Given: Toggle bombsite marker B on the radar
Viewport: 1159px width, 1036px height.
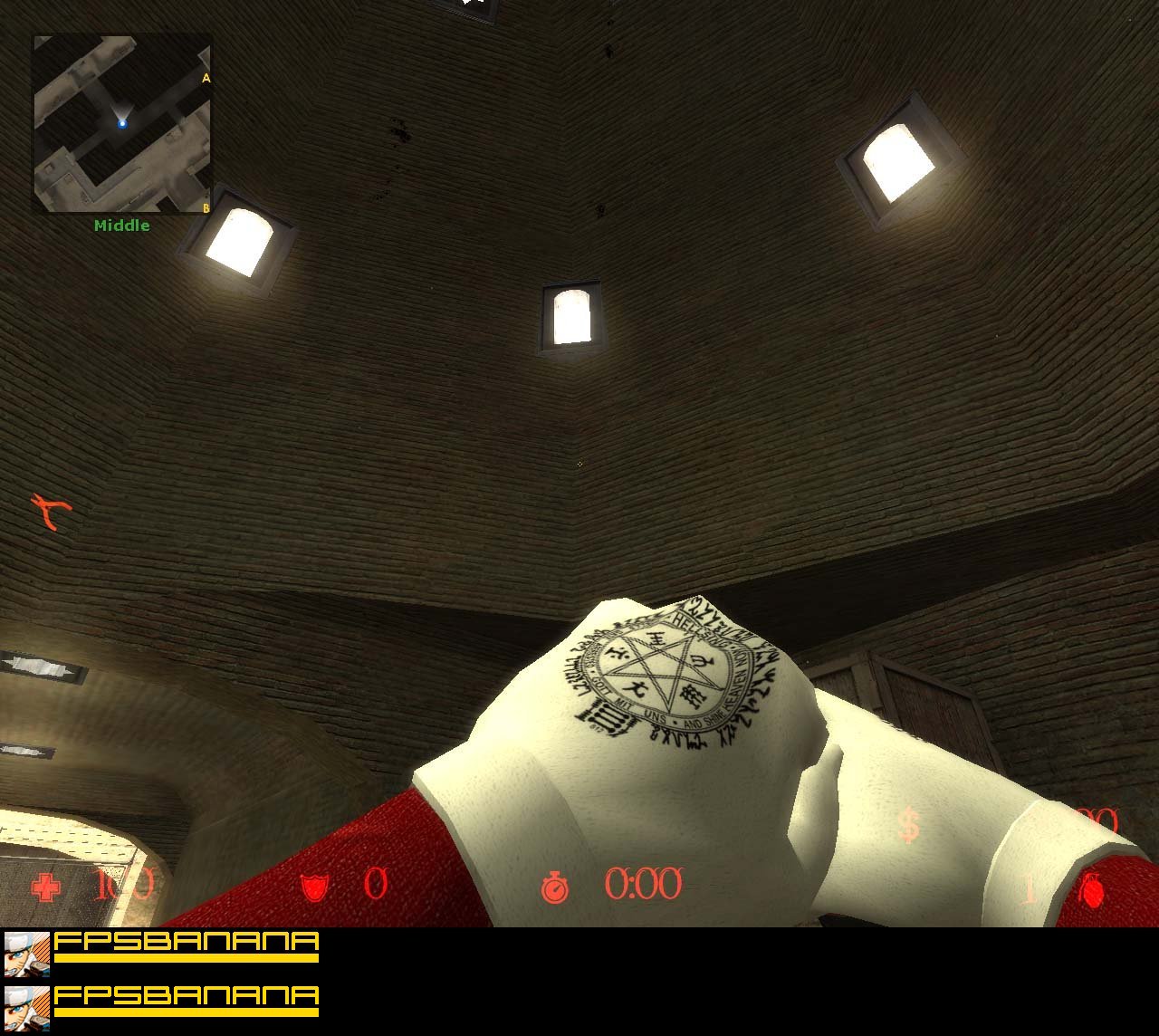Looking at the screenshot, I should (206, 206).
